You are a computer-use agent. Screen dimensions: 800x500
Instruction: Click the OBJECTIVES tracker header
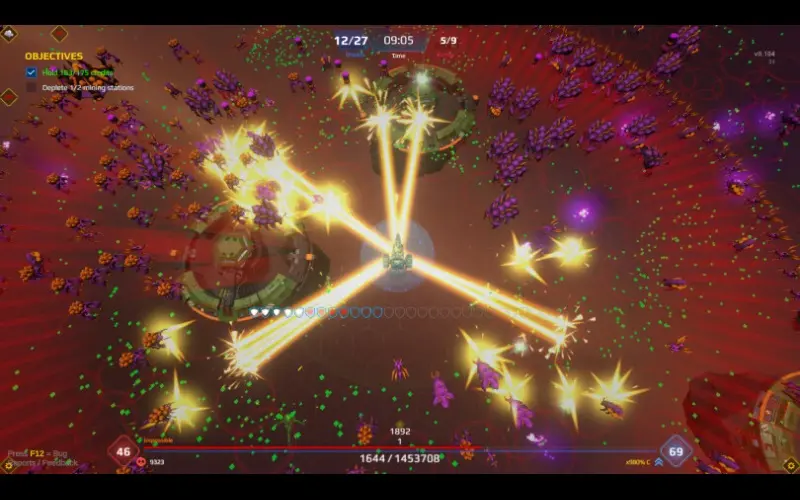[x=54, y=56]
